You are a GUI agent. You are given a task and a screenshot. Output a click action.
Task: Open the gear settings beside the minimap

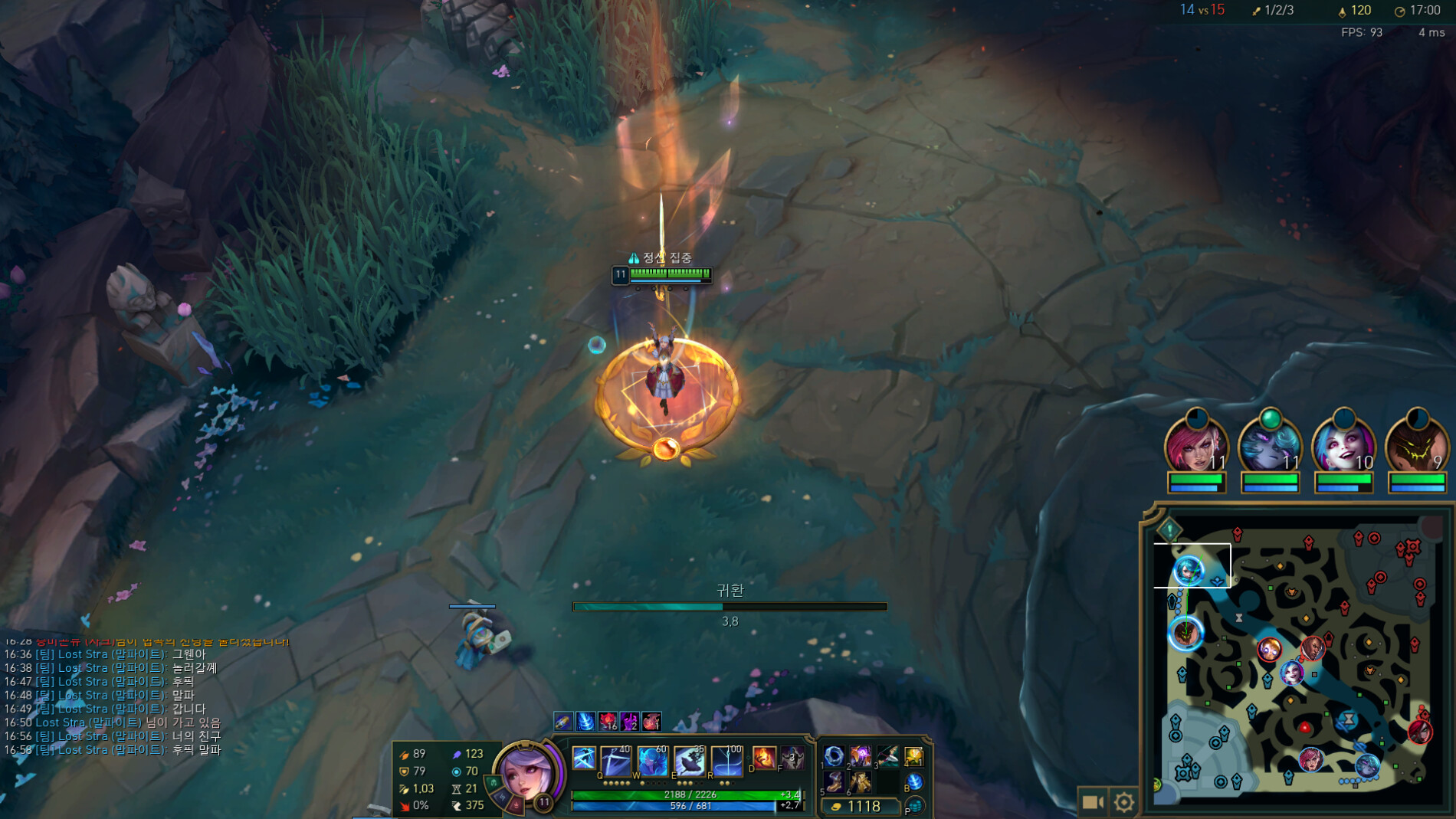coord(1124,802)
